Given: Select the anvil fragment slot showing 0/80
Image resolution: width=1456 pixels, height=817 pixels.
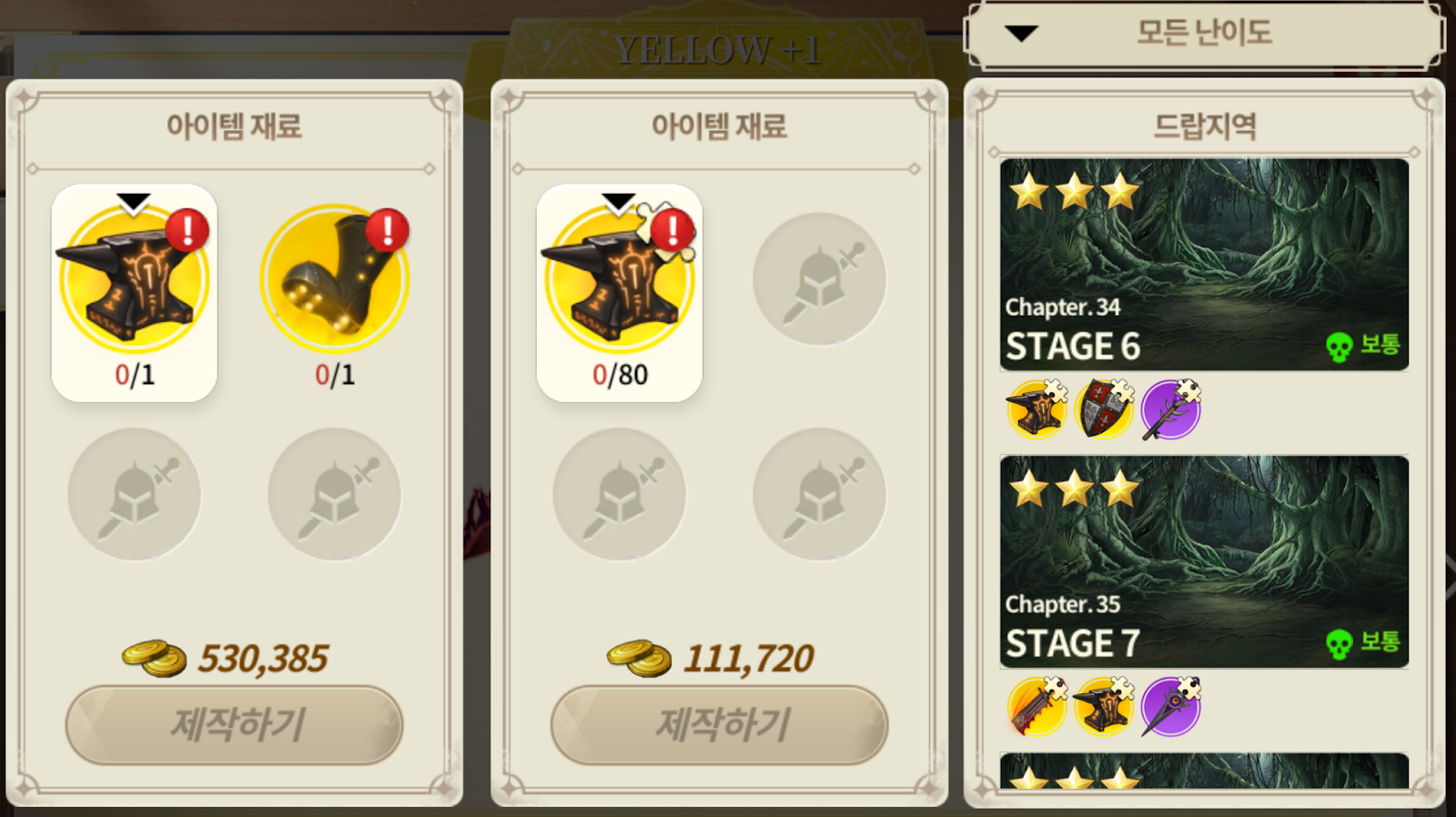Looking at the screenshot, I should point(620,292).
